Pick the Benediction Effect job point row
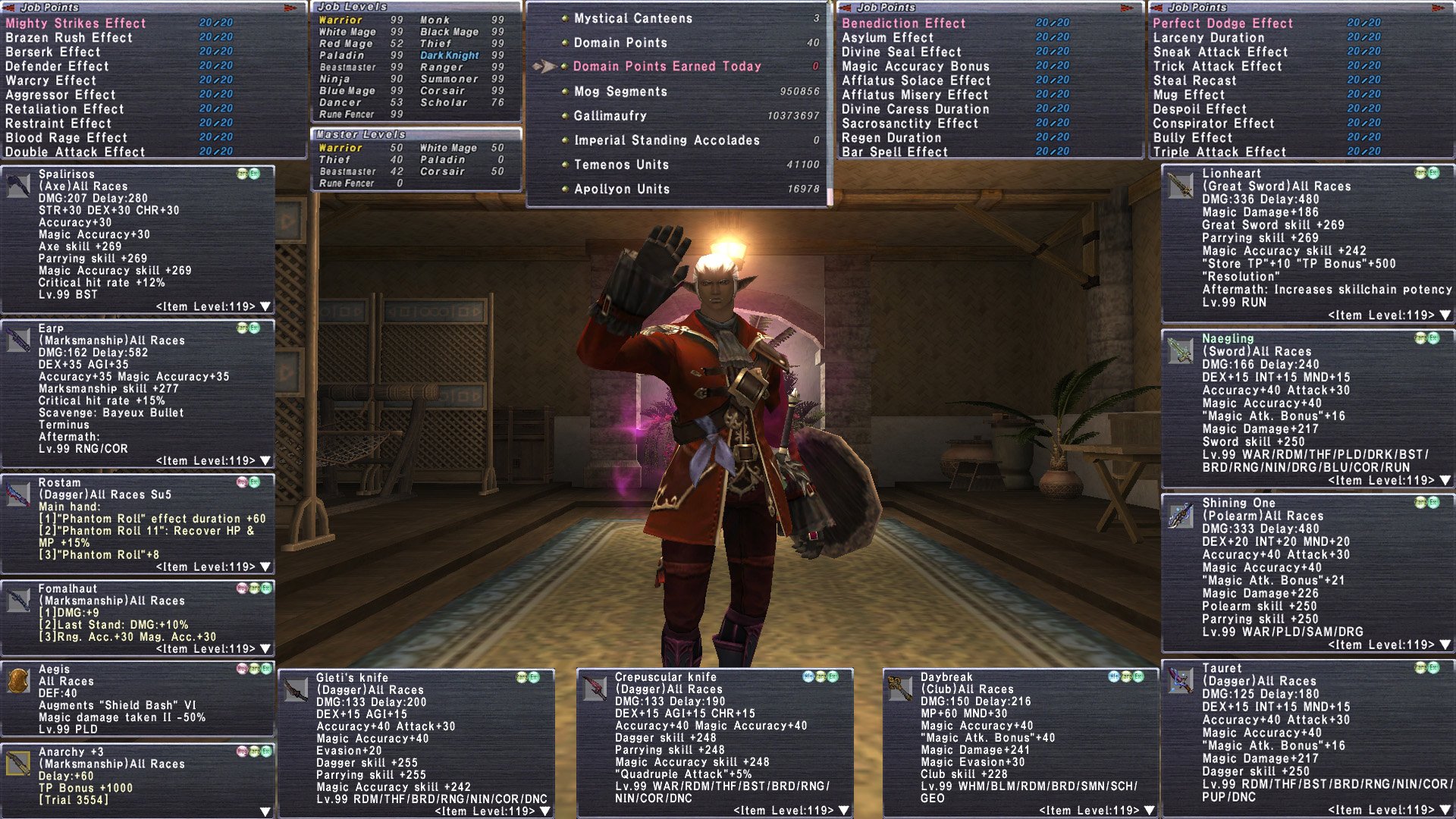Image resolution: width=1456 pixels, height=819 pixels. coord(904,24)
